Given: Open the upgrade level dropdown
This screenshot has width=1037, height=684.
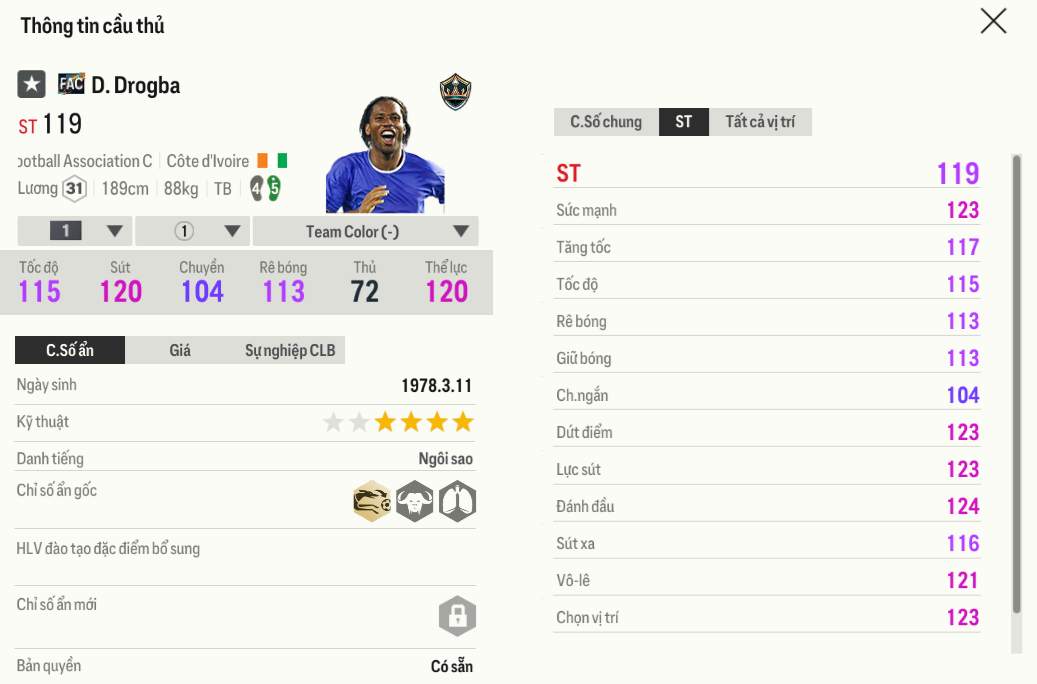Looking at the screenshot, I should click(75, 231).
